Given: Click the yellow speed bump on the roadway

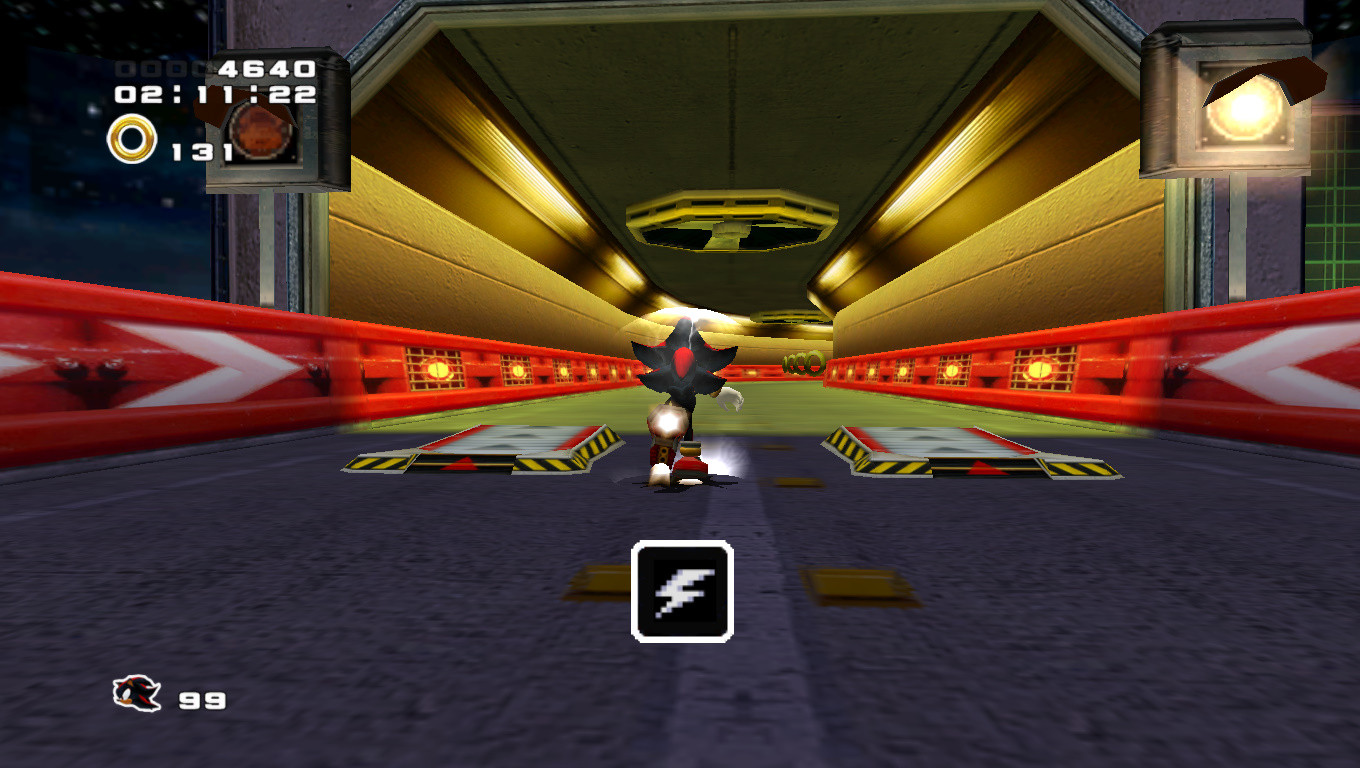Looking at the screenshot, I should 604,578.
